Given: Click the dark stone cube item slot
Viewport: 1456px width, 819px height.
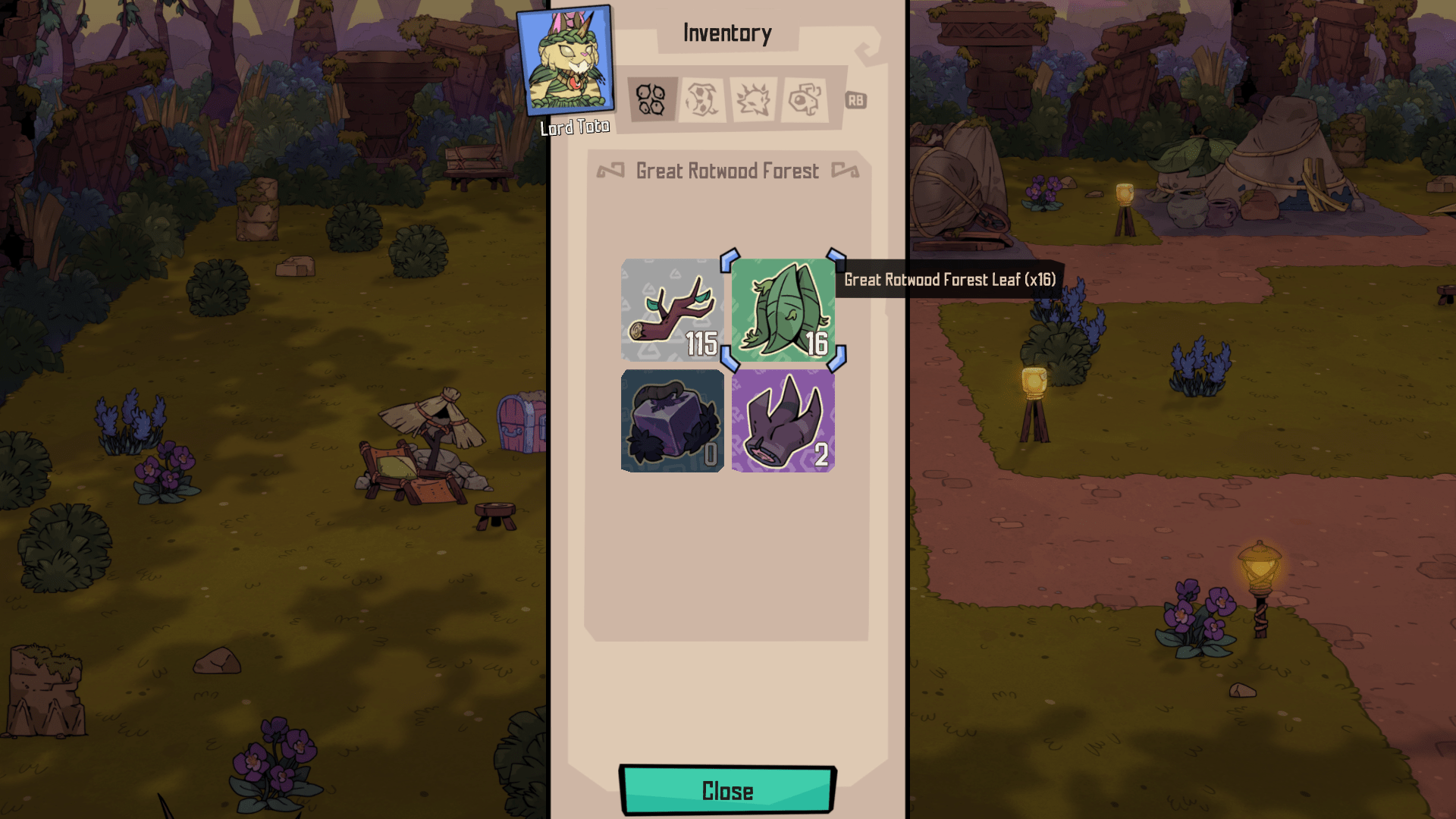Looking at the screenshot, I should pos(671,421).
